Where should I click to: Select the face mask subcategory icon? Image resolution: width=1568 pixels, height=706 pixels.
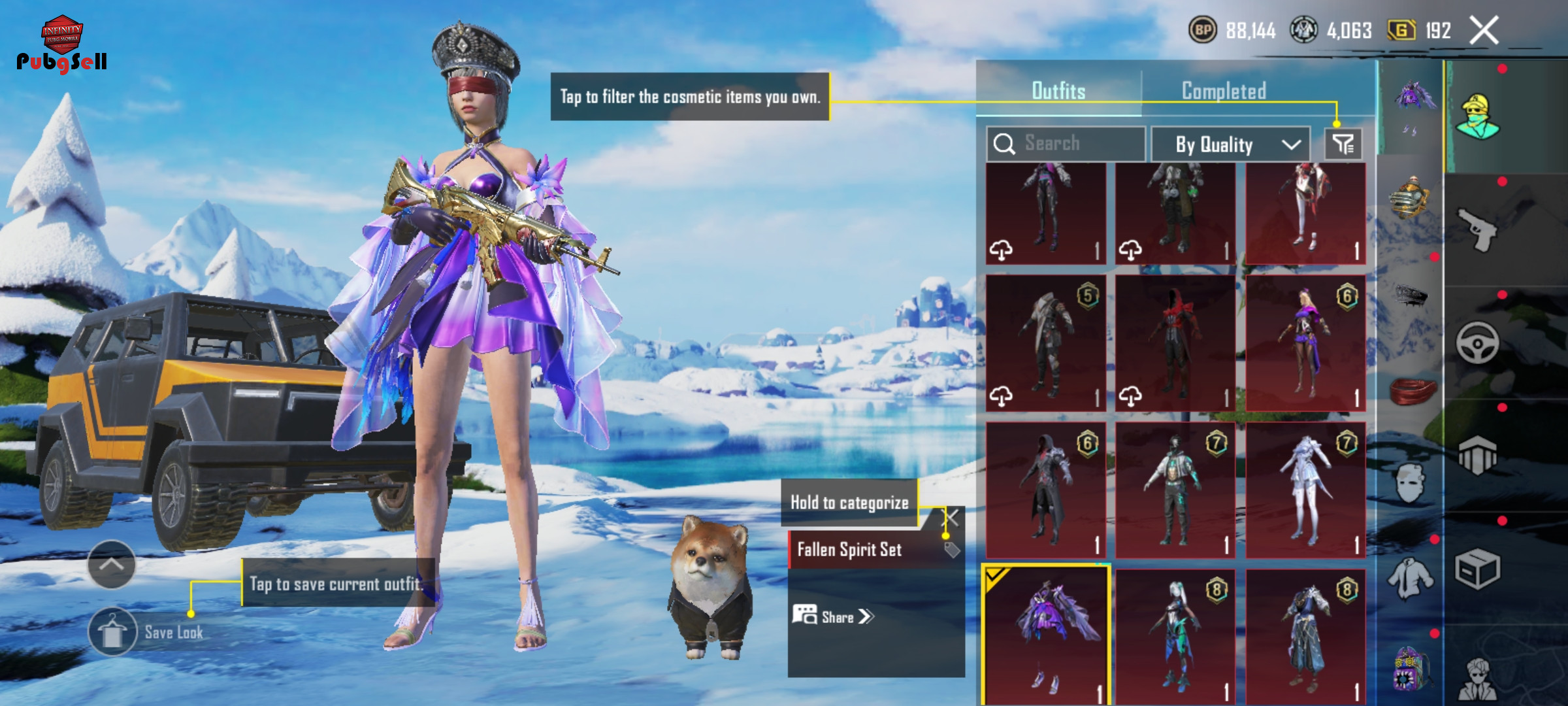pos(1411,484)
